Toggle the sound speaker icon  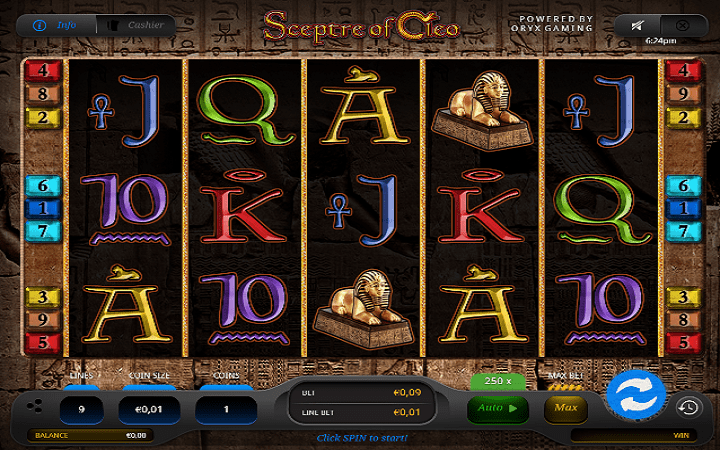(x=637, y=24)
